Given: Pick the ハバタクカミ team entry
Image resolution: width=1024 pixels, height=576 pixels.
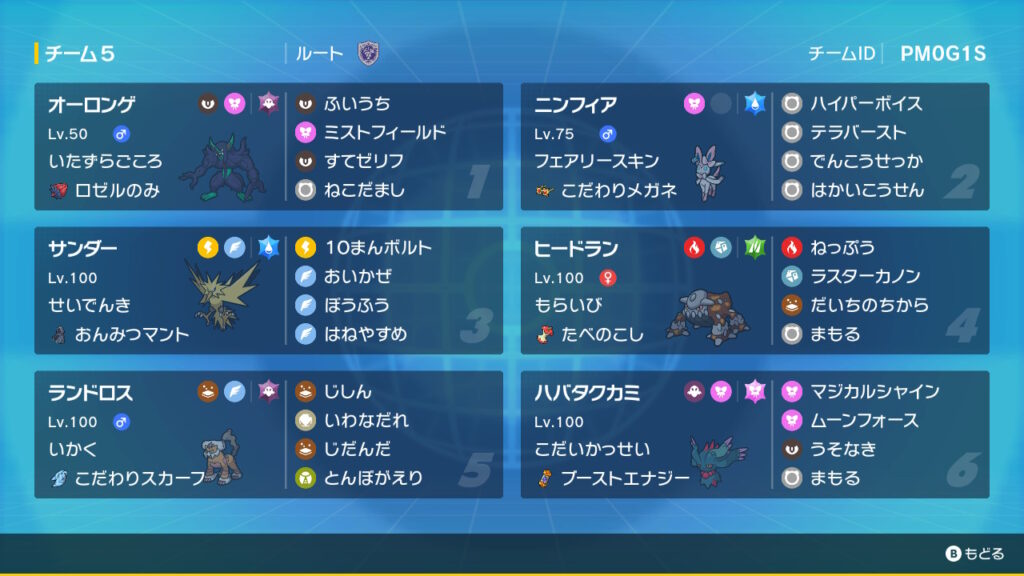Looking at the screenshot, I should pyautogui.click(x=646, y=435).
